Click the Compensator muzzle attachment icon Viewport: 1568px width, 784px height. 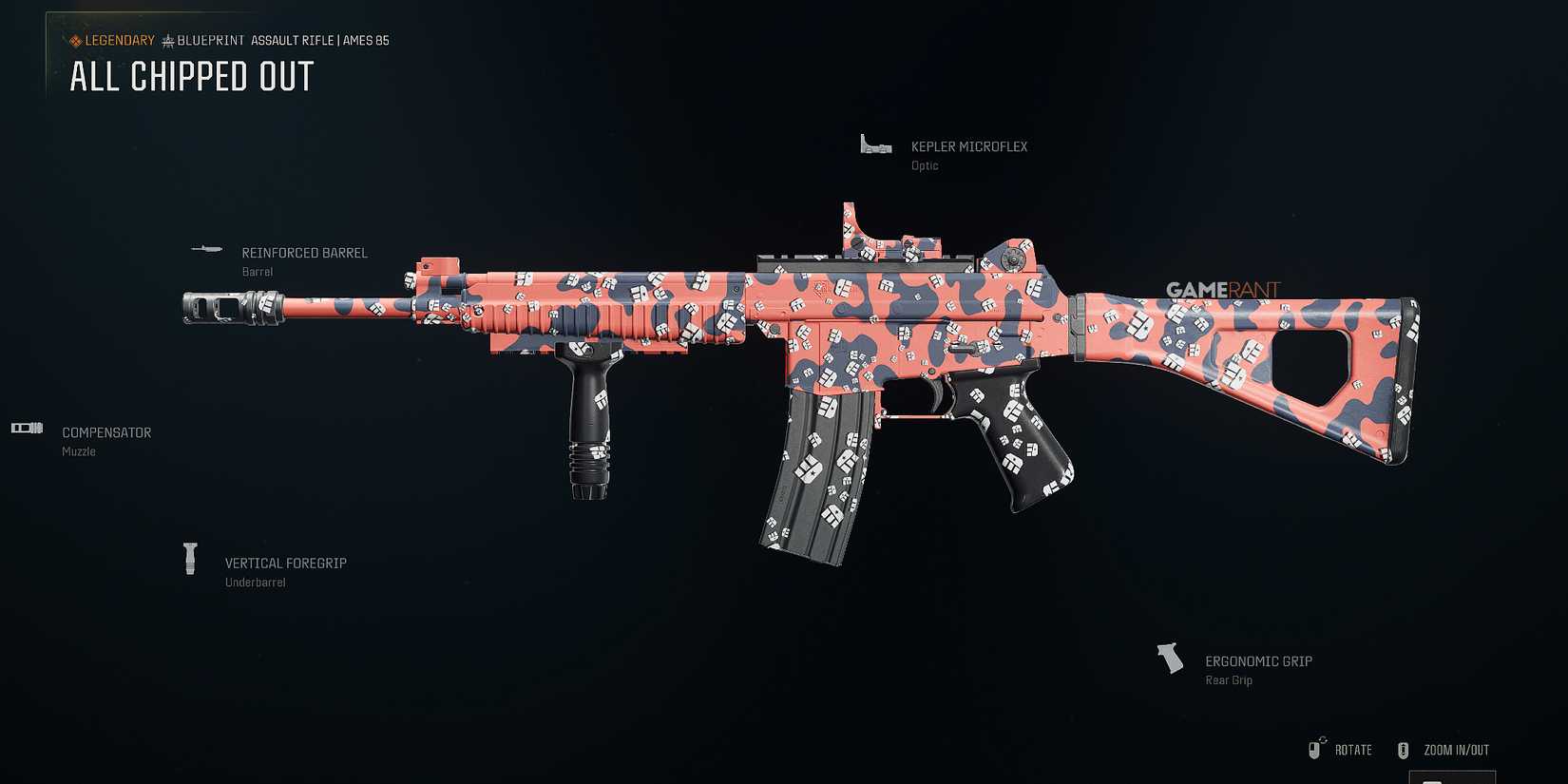pyautogui.click(x=26, y=428)
